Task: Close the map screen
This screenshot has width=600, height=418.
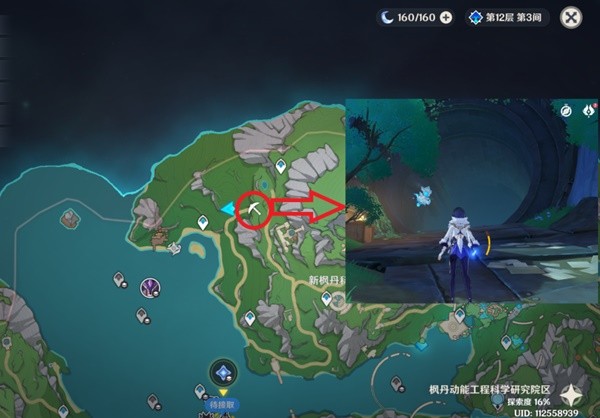Action: click(x=571, y=17)
